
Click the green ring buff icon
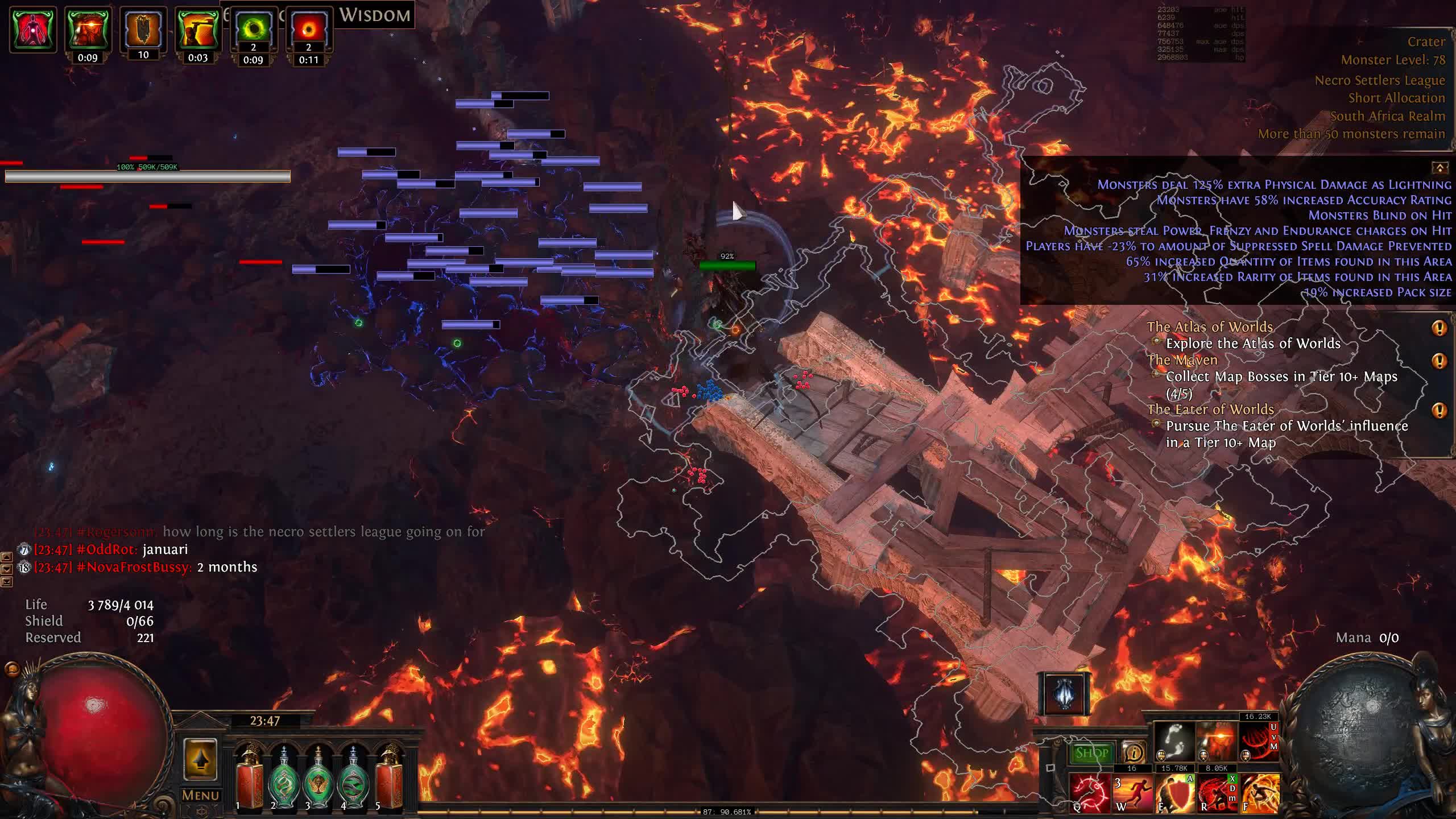pos(253,30)
